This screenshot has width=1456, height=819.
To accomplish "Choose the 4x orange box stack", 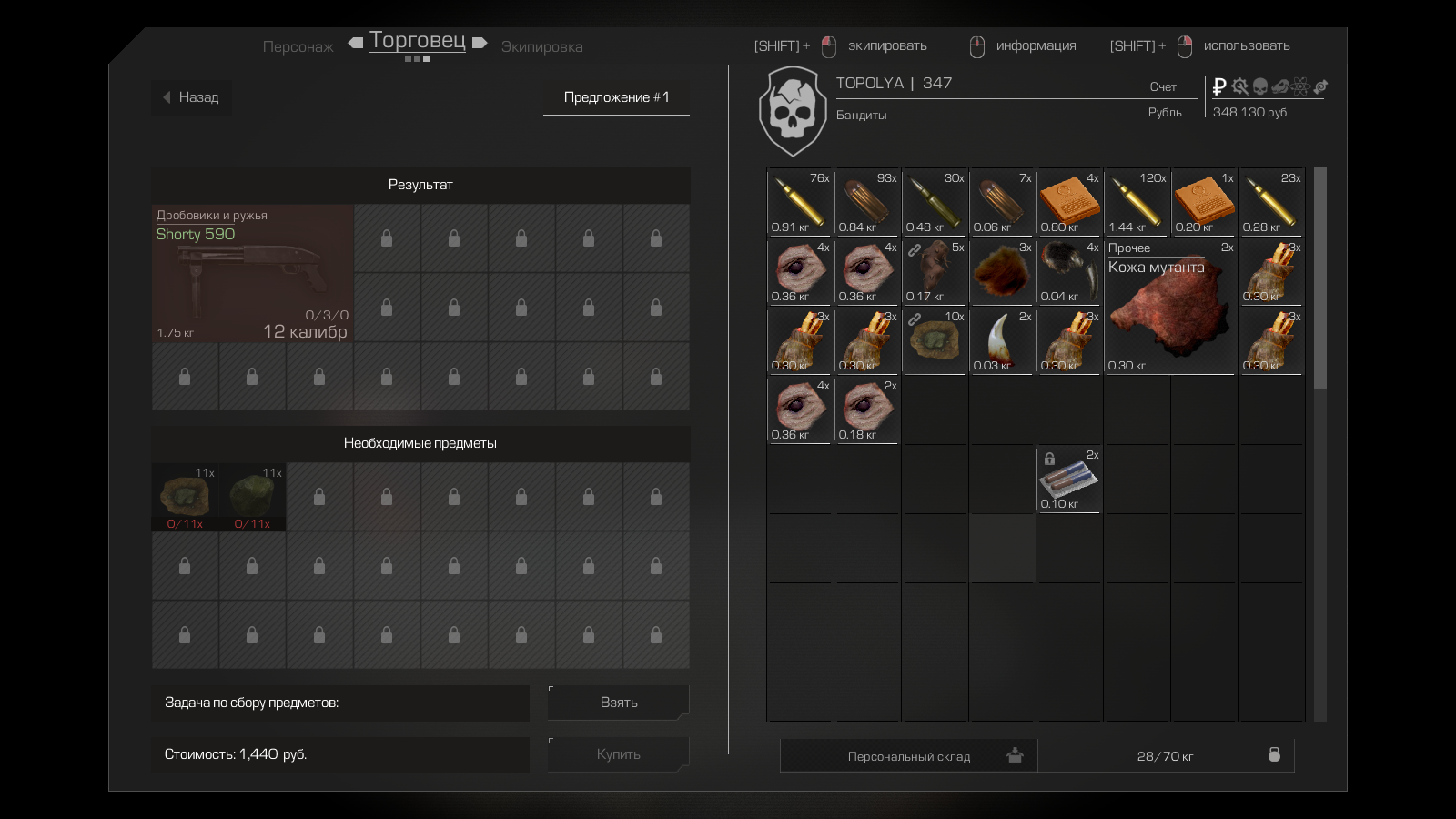I will [1068, 202].
